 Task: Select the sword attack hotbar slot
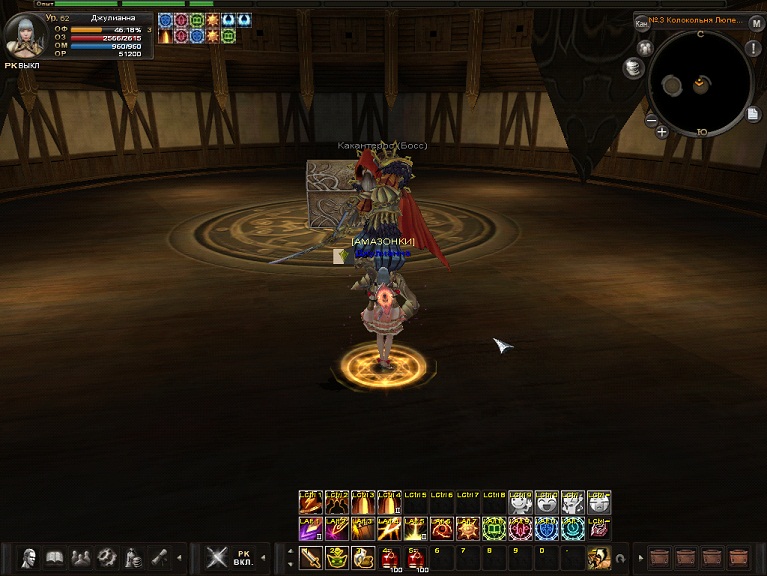311,557
